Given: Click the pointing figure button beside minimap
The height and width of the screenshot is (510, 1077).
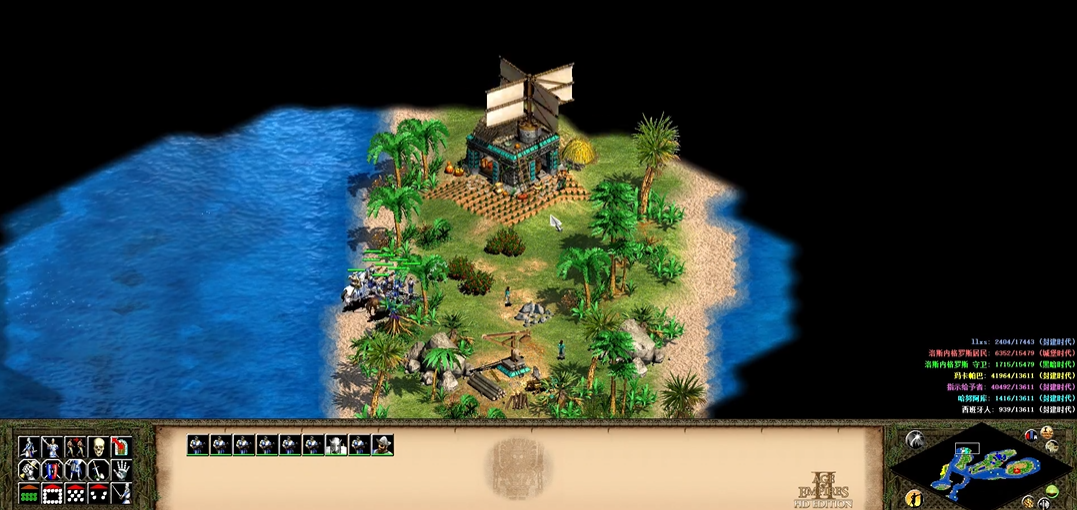Looking at the screenshot, I should pyautogui.click(x=913, y=497).
